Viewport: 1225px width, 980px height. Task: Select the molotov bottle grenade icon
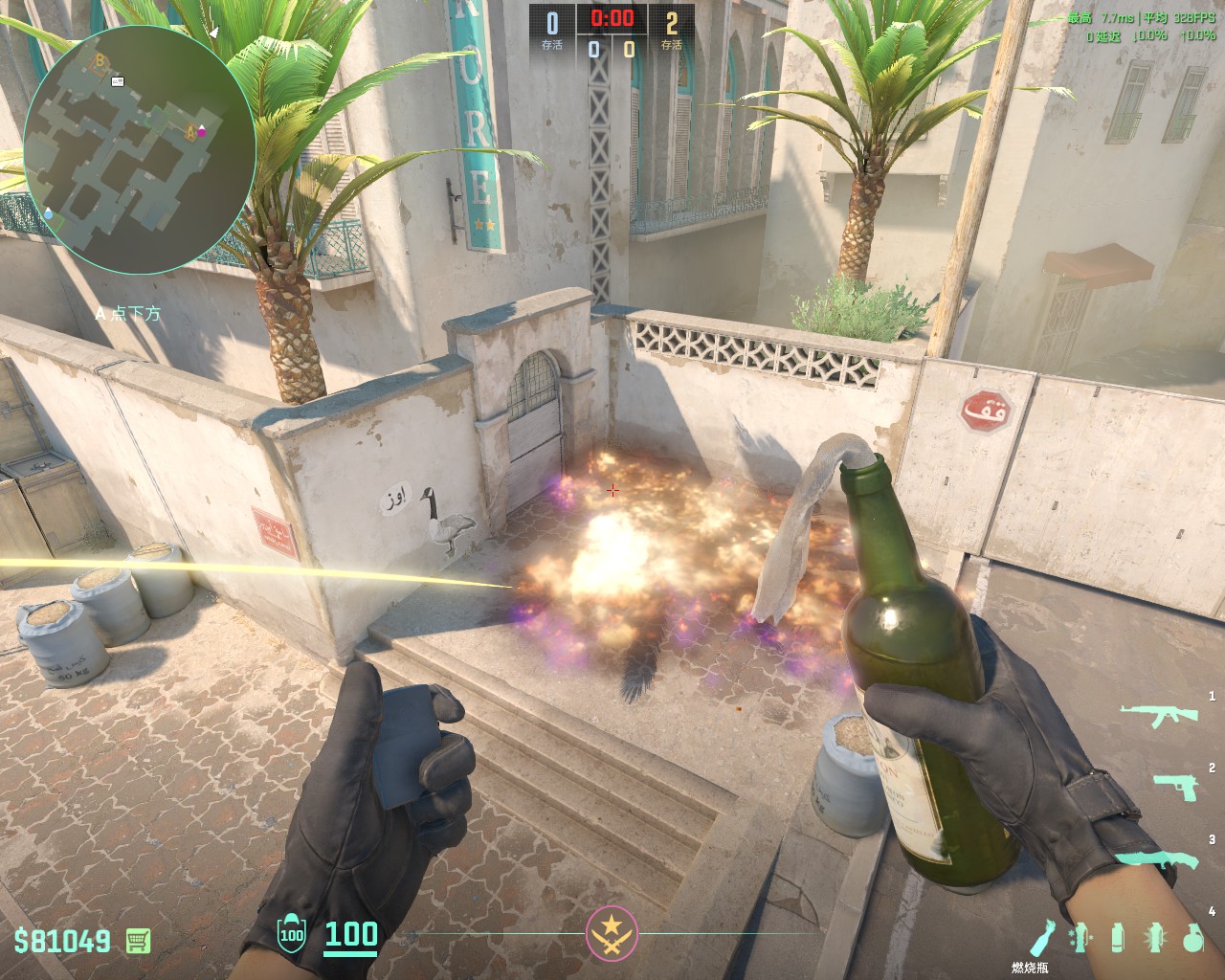pyautogui.click(x=1045, y=936)
